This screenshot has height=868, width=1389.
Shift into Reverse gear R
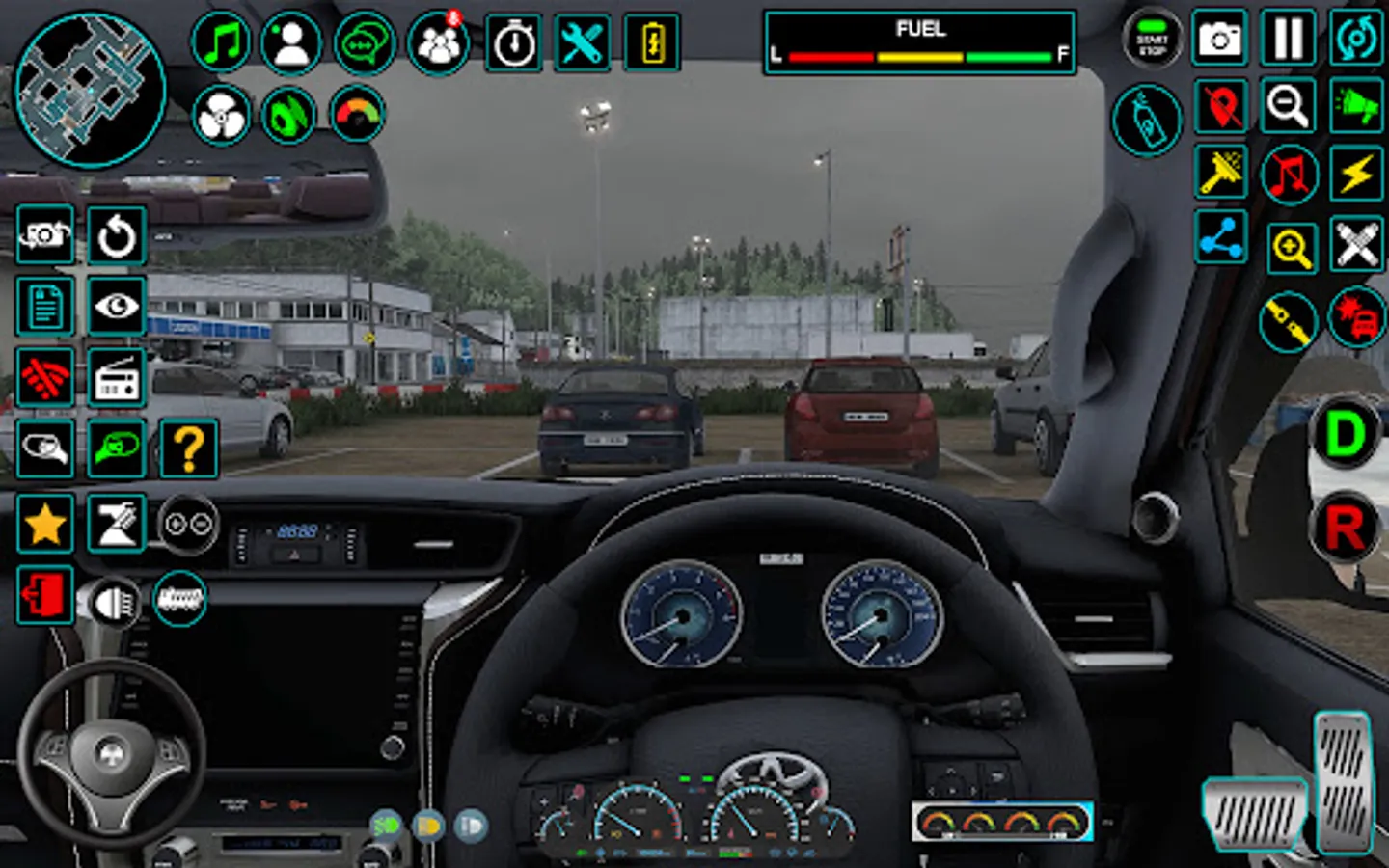coord(1346,528)
